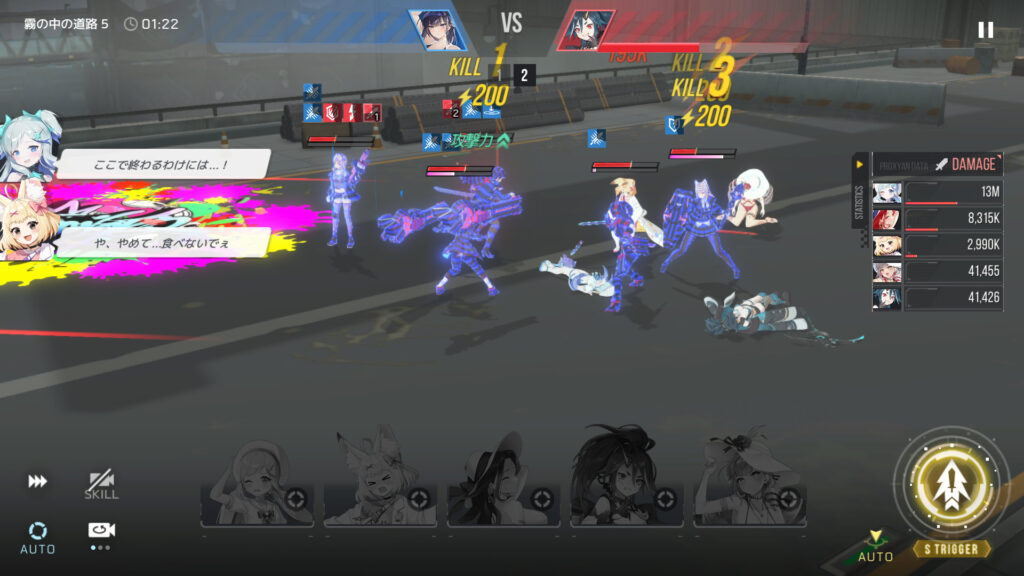
Task: Pause the battle
Action: [x=985, y=30]
